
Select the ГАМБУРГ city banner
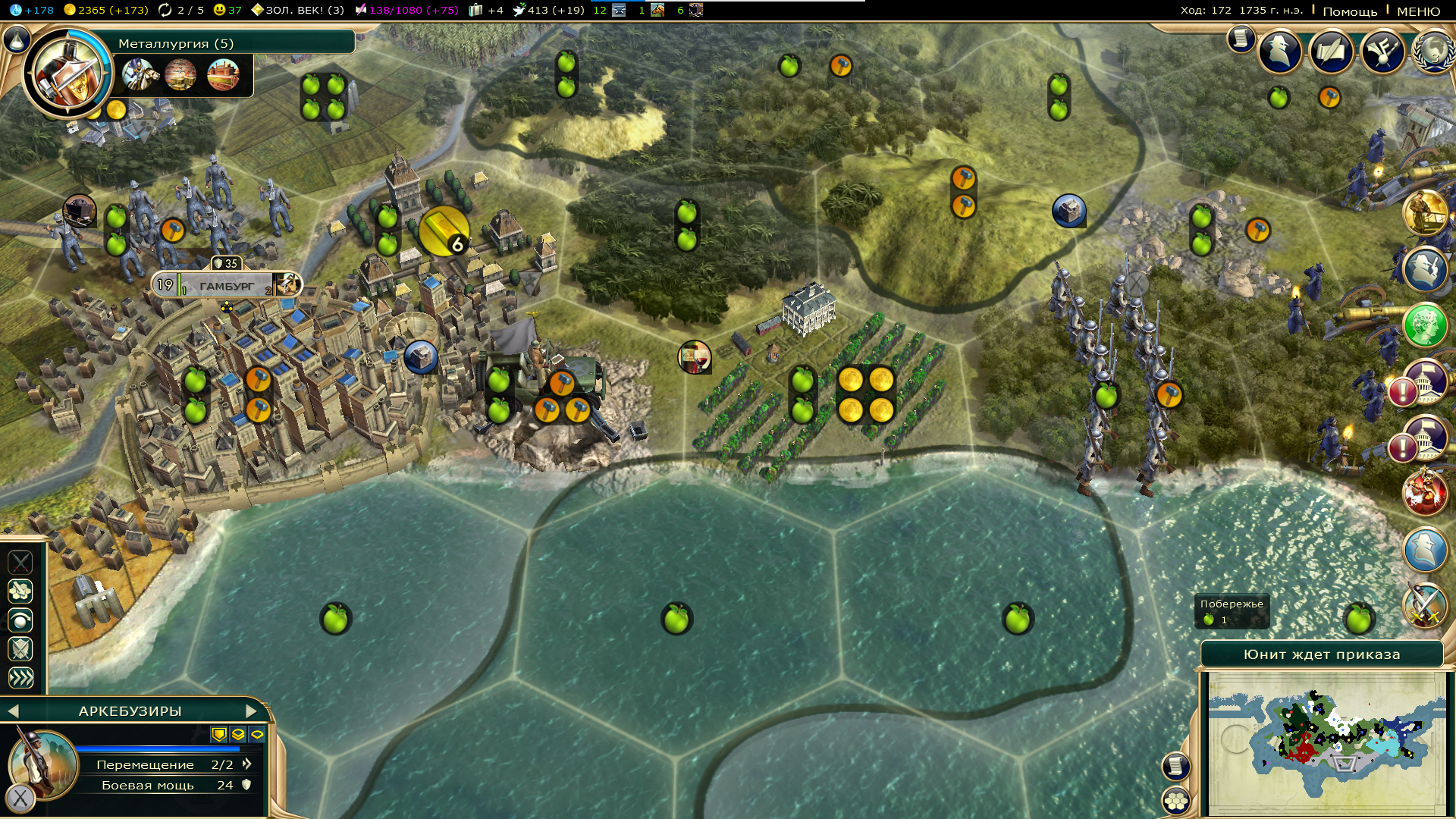point(227,286)
